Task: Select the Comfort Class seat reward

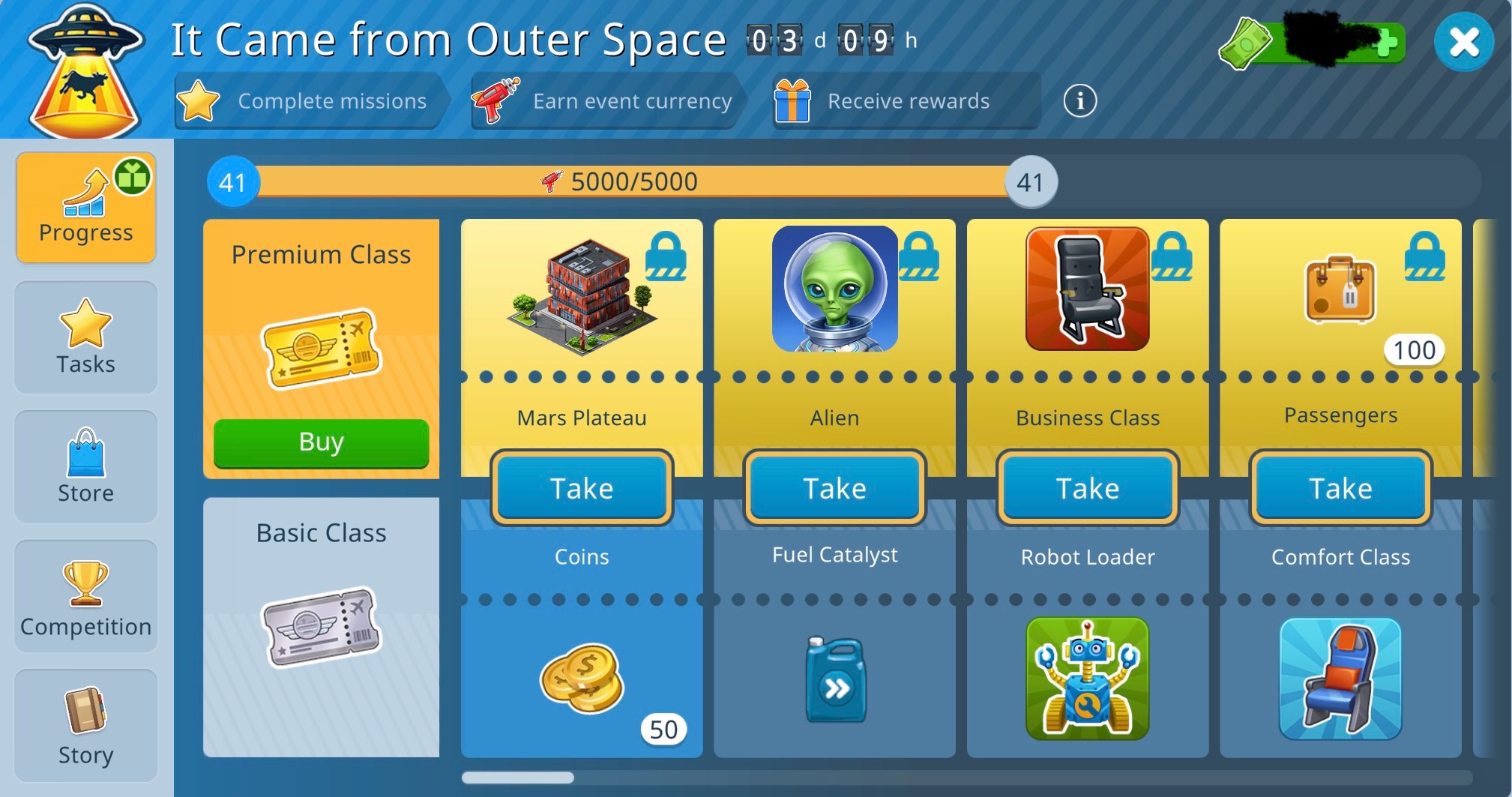Action: click(x=1340, y=678)
